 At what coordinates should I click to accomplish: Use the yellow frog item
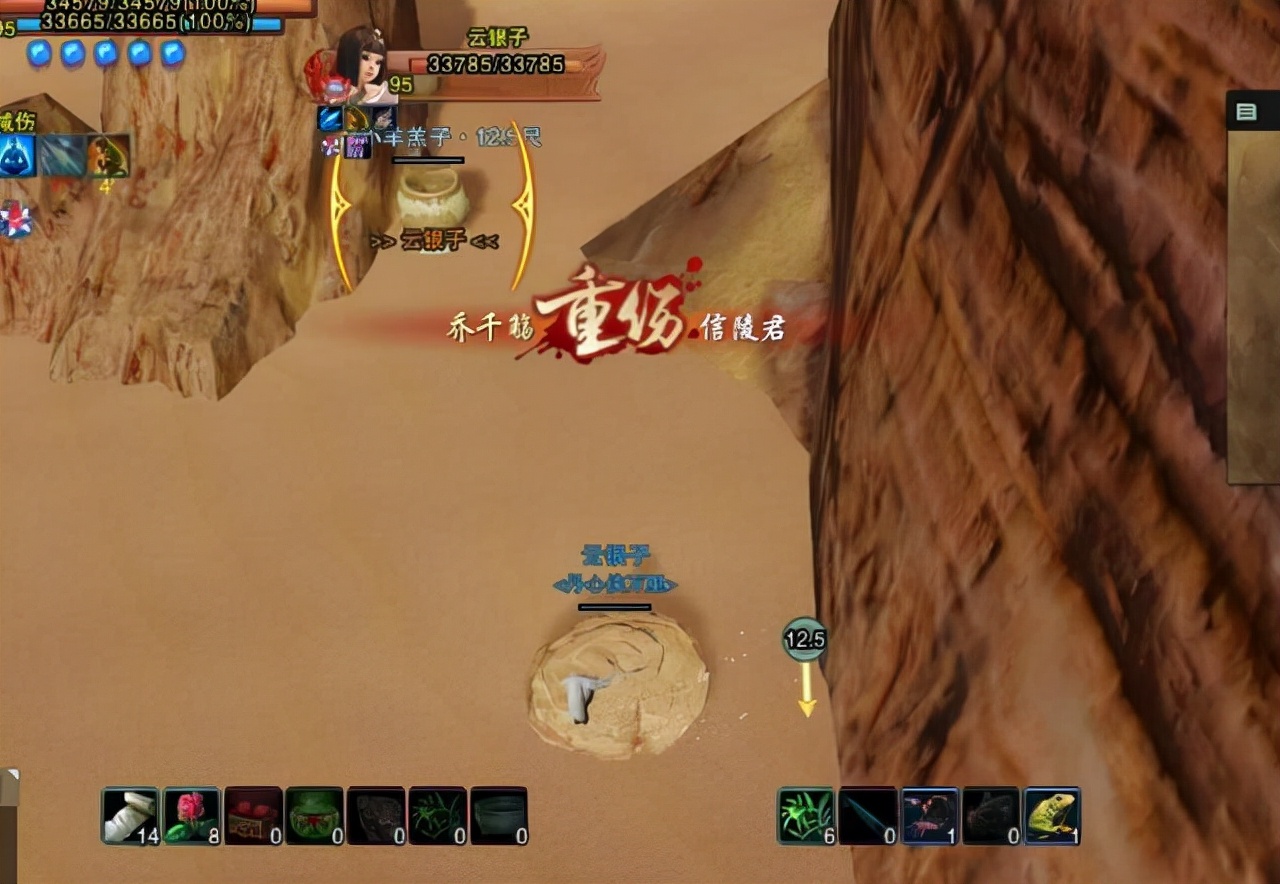click(1052, 816)
